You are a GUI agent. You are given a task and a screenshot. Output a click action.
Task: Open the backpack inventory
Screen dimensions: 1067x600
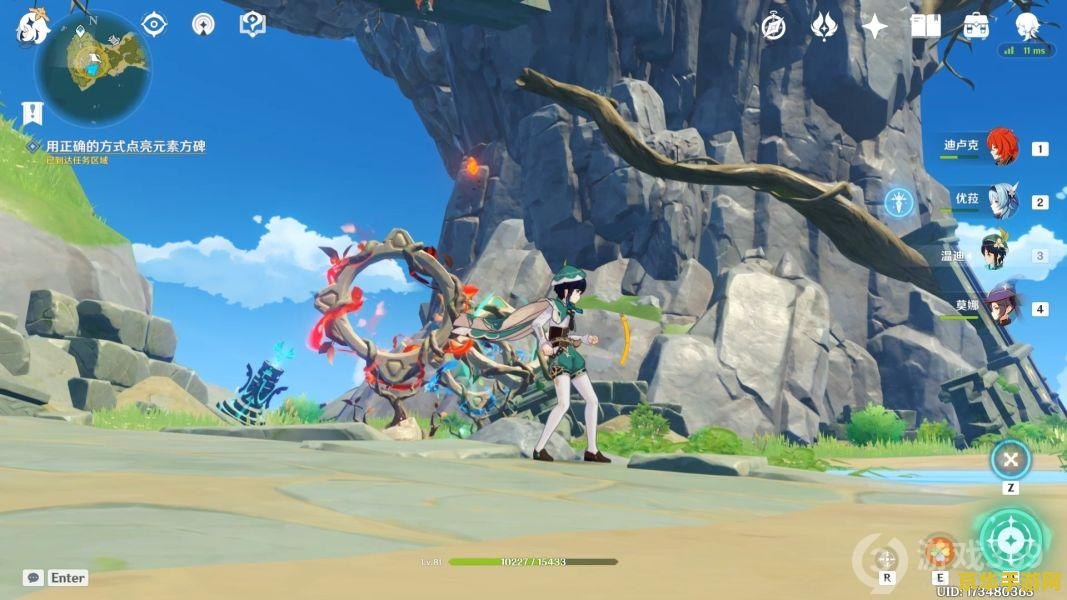click(976, 27)
